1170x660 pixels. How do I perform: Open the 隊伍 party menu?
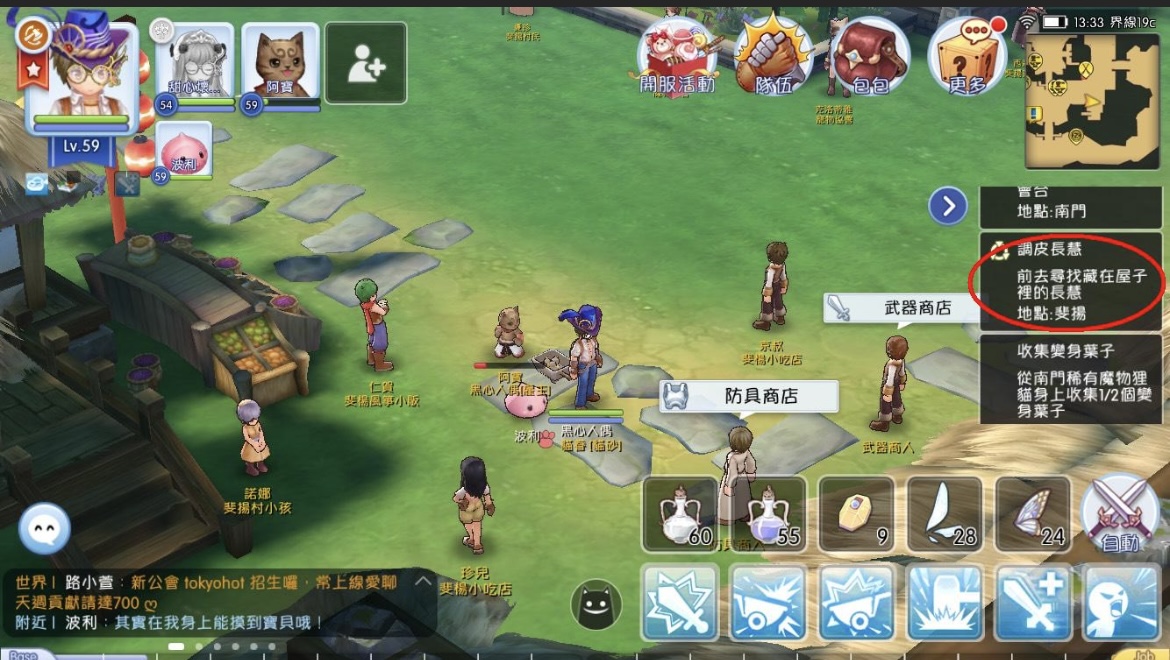[773, 58]
